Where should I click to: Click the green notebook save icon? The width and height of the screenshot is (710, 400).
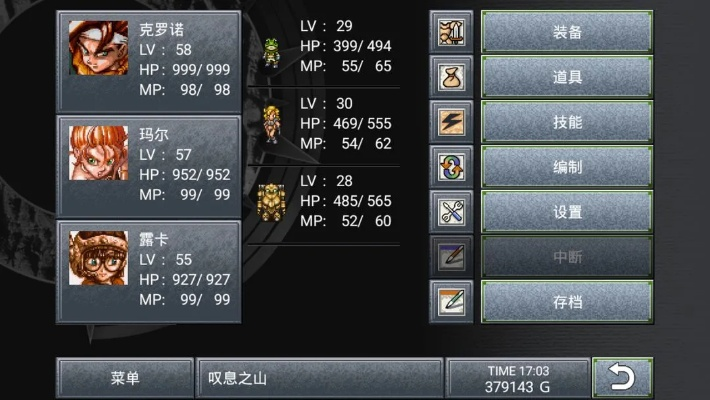click(x=451, y=301)
